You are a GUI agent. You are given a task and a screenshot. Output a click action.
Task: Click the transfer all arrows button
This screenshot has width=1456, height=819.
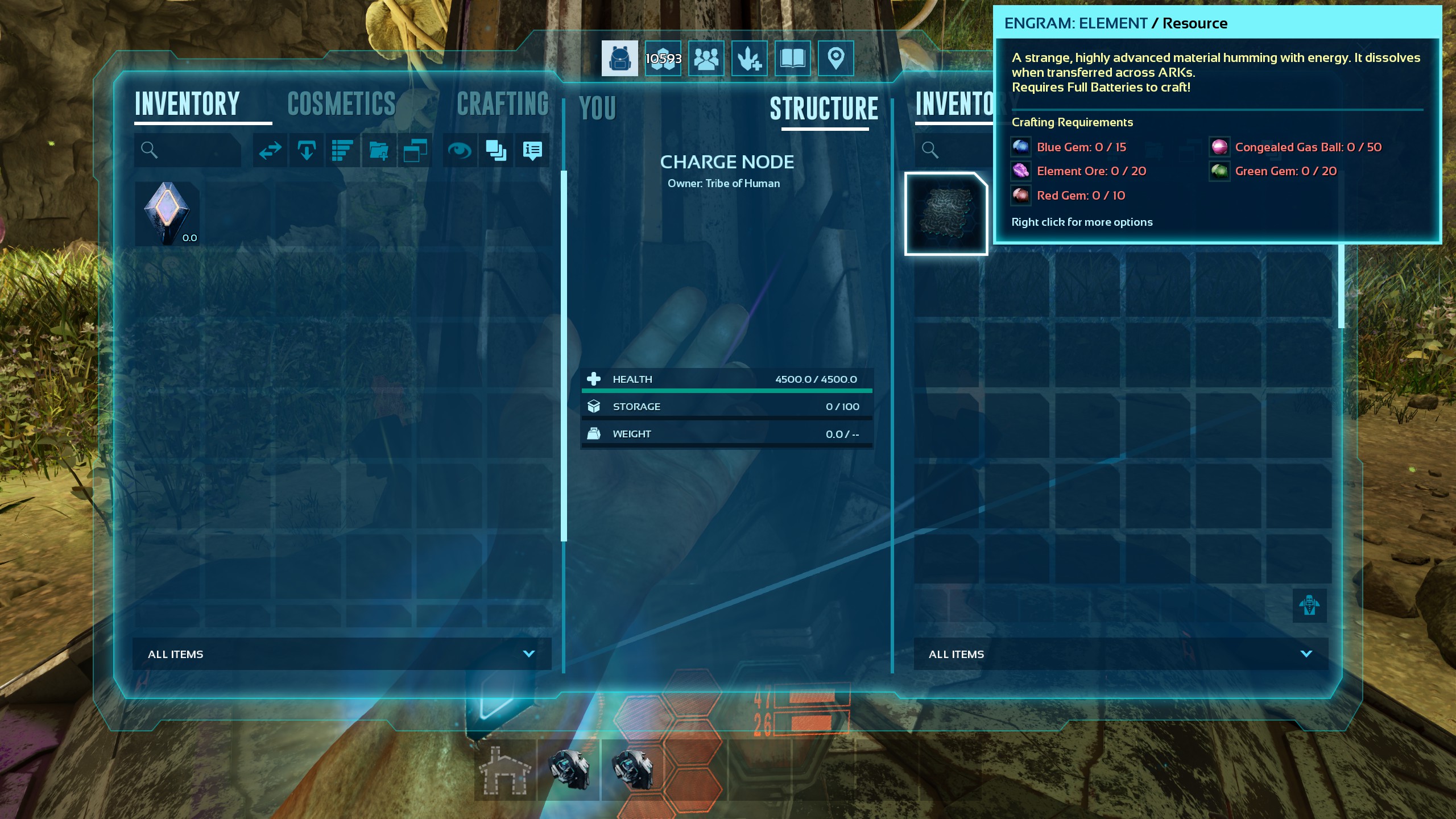(270, 150)
